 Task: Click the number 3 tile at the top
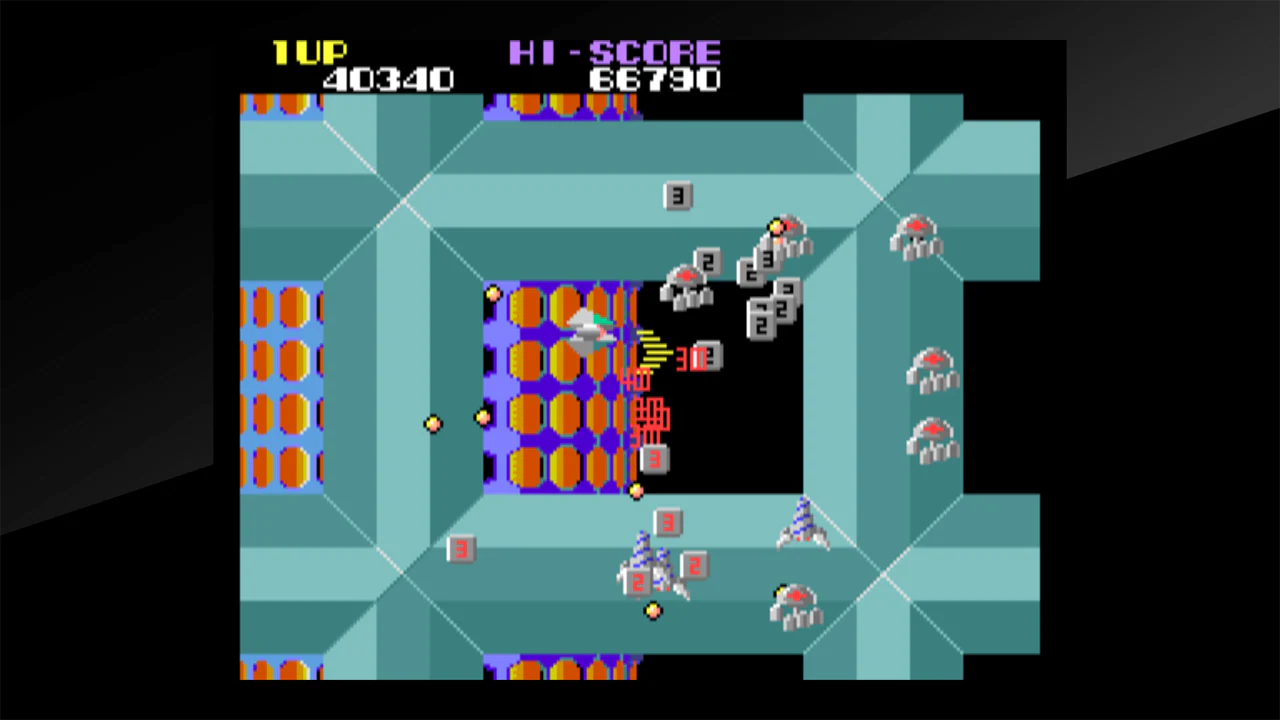tap(678, 196)
